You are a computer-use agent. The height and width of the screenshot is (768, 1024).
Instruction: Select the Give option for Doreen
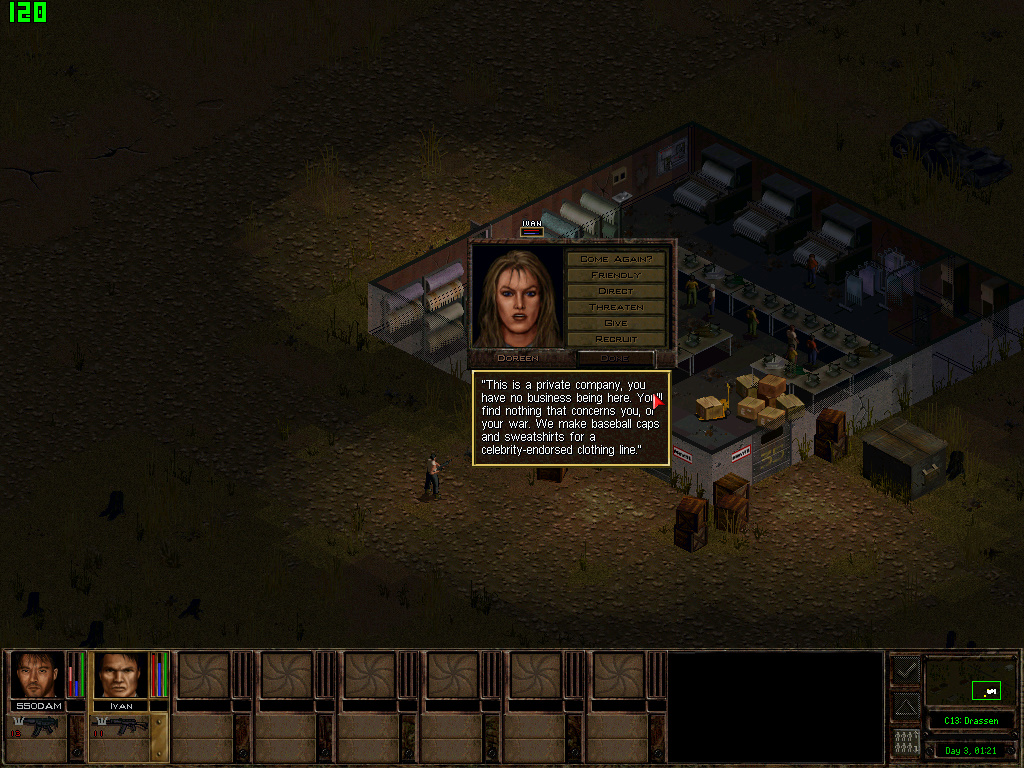pyautogui.click(x=615, y=323)
